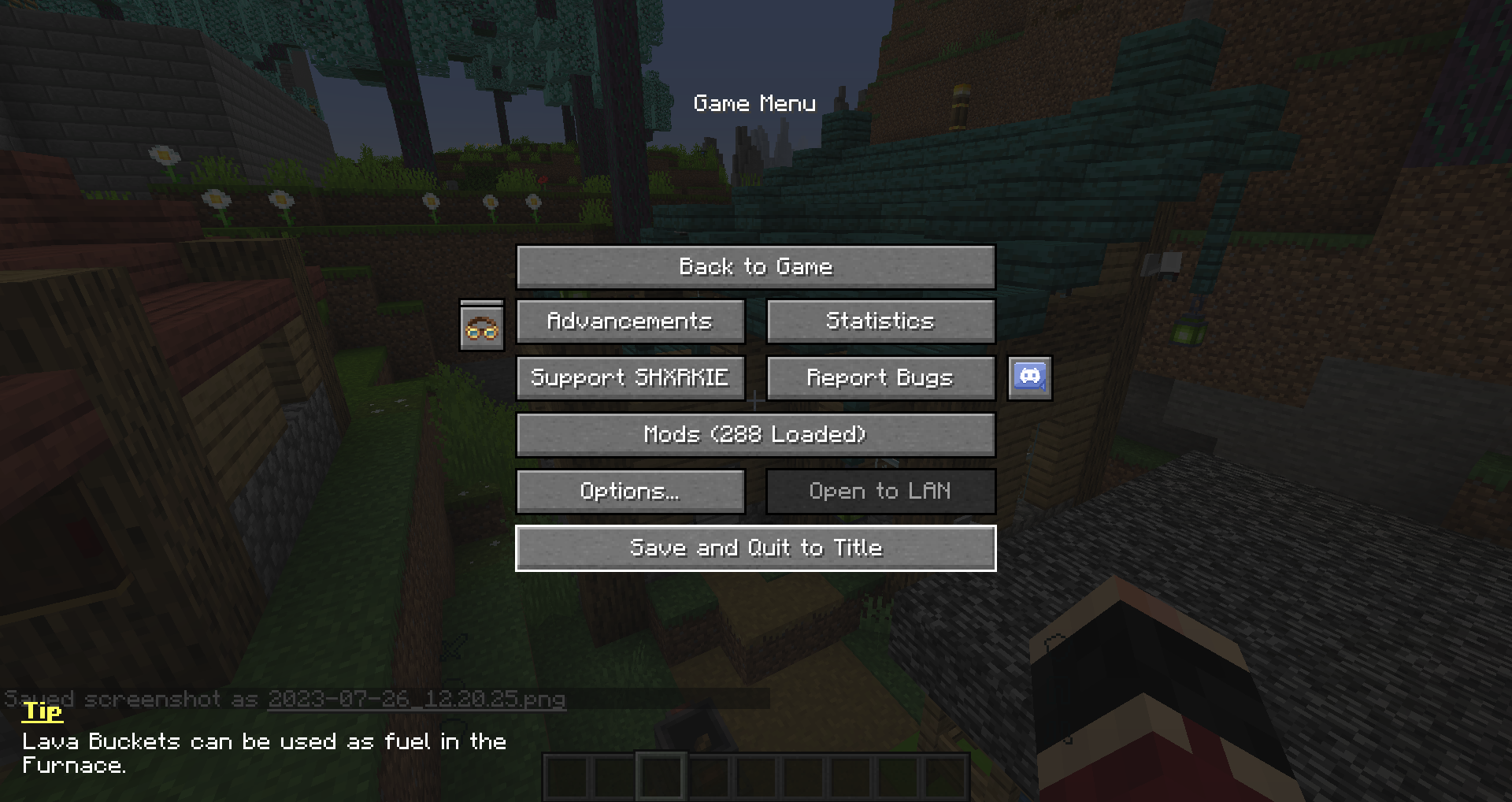Click the goggles icon next to Advancements
The height and width of the screenshot is (802, 1512).
coord(483,326)
